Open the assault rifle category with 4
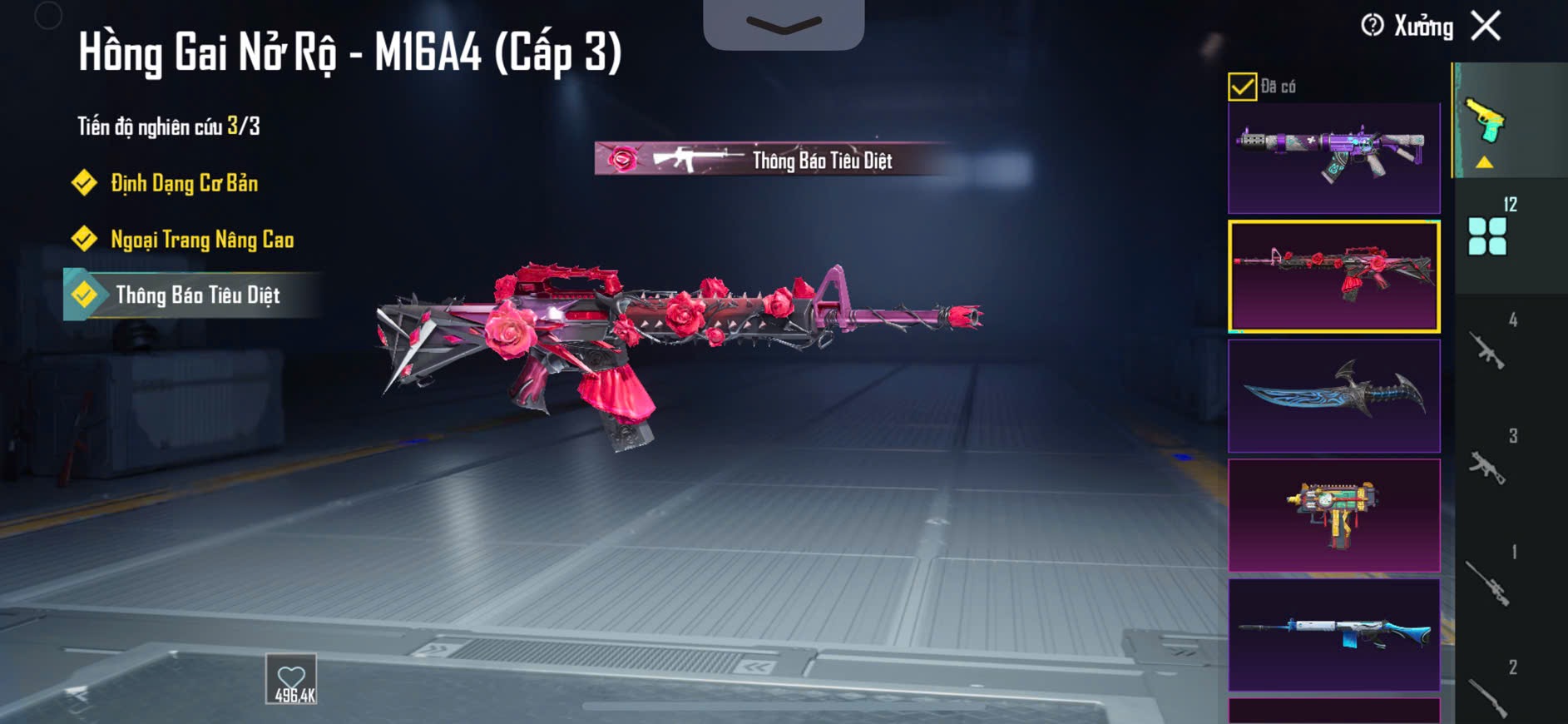Screen dimensions: 1568x724 1489,350
